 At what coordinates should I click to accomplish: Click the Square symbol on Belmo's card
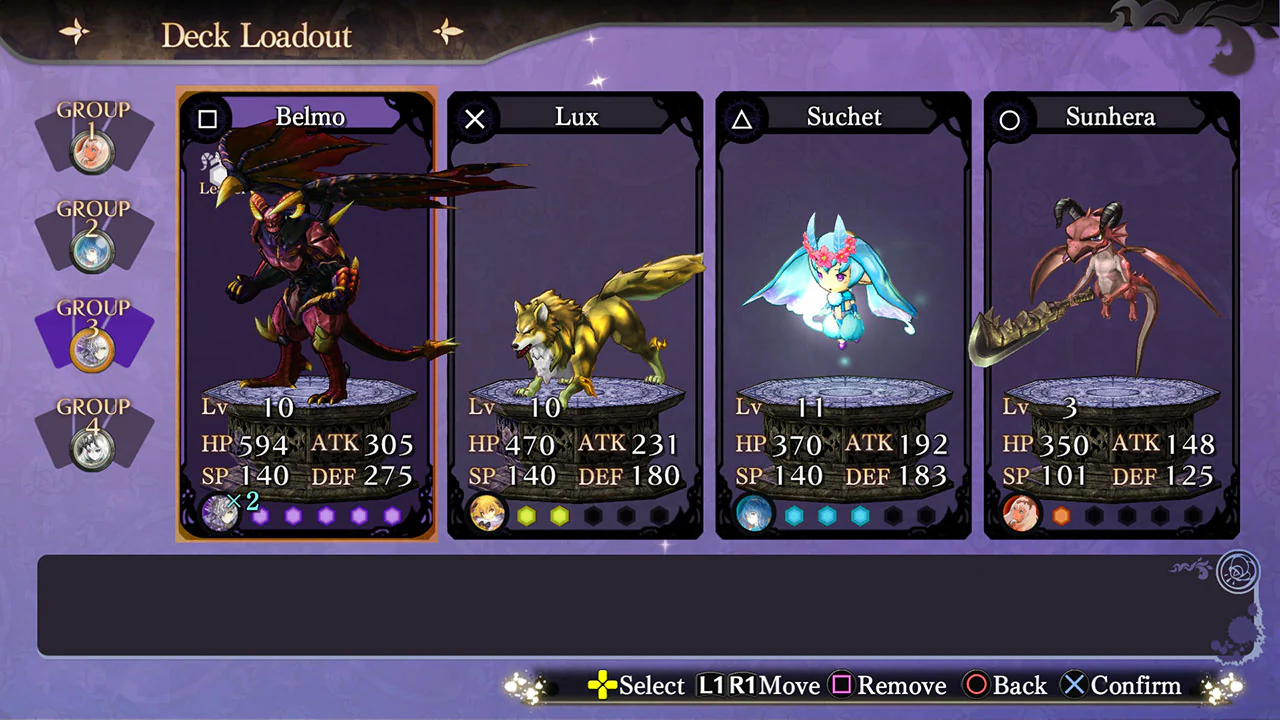[x=207, y=119]
